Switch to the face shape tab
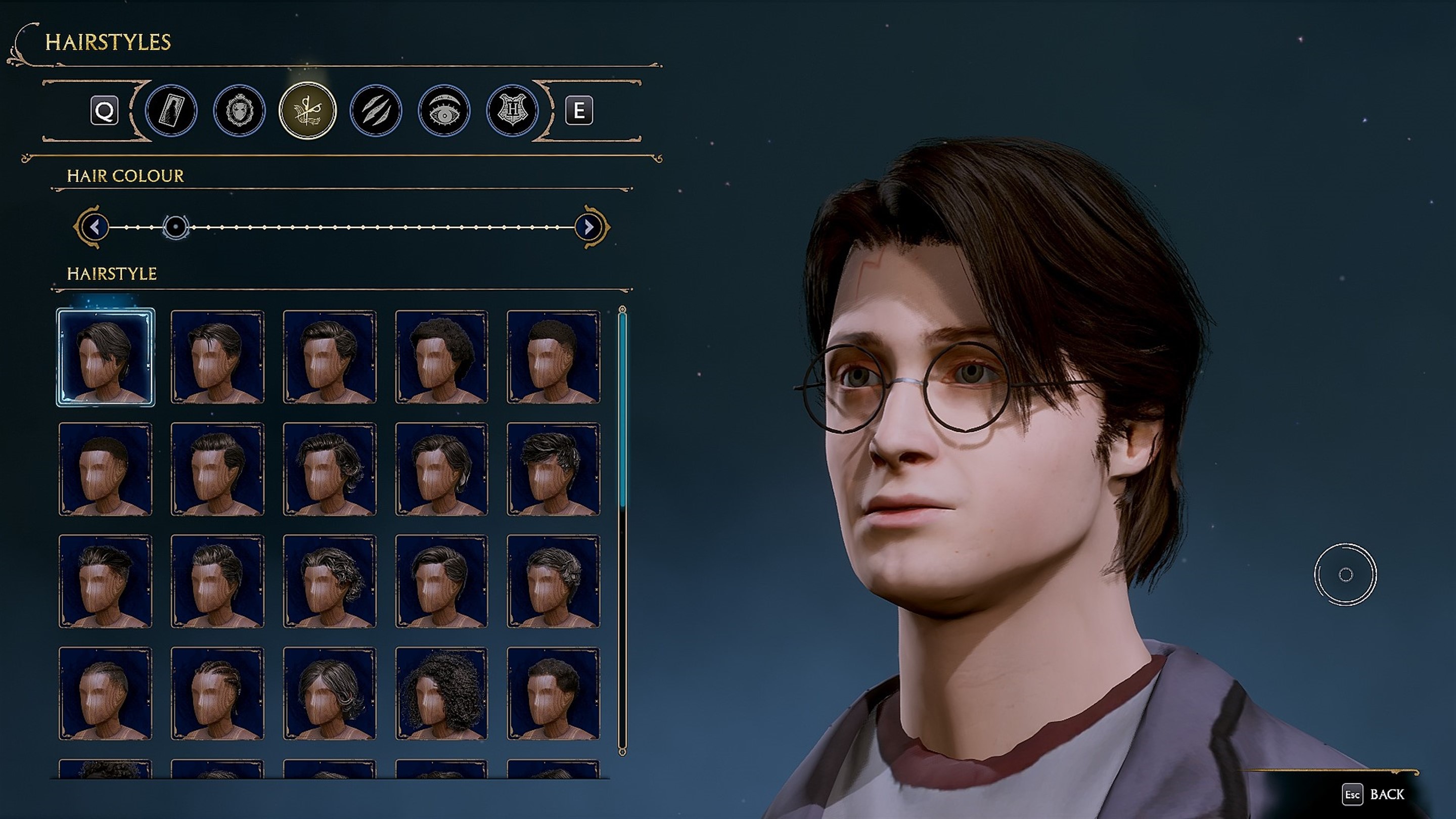Screen dimensions: 1456x819 pos(239,110)
